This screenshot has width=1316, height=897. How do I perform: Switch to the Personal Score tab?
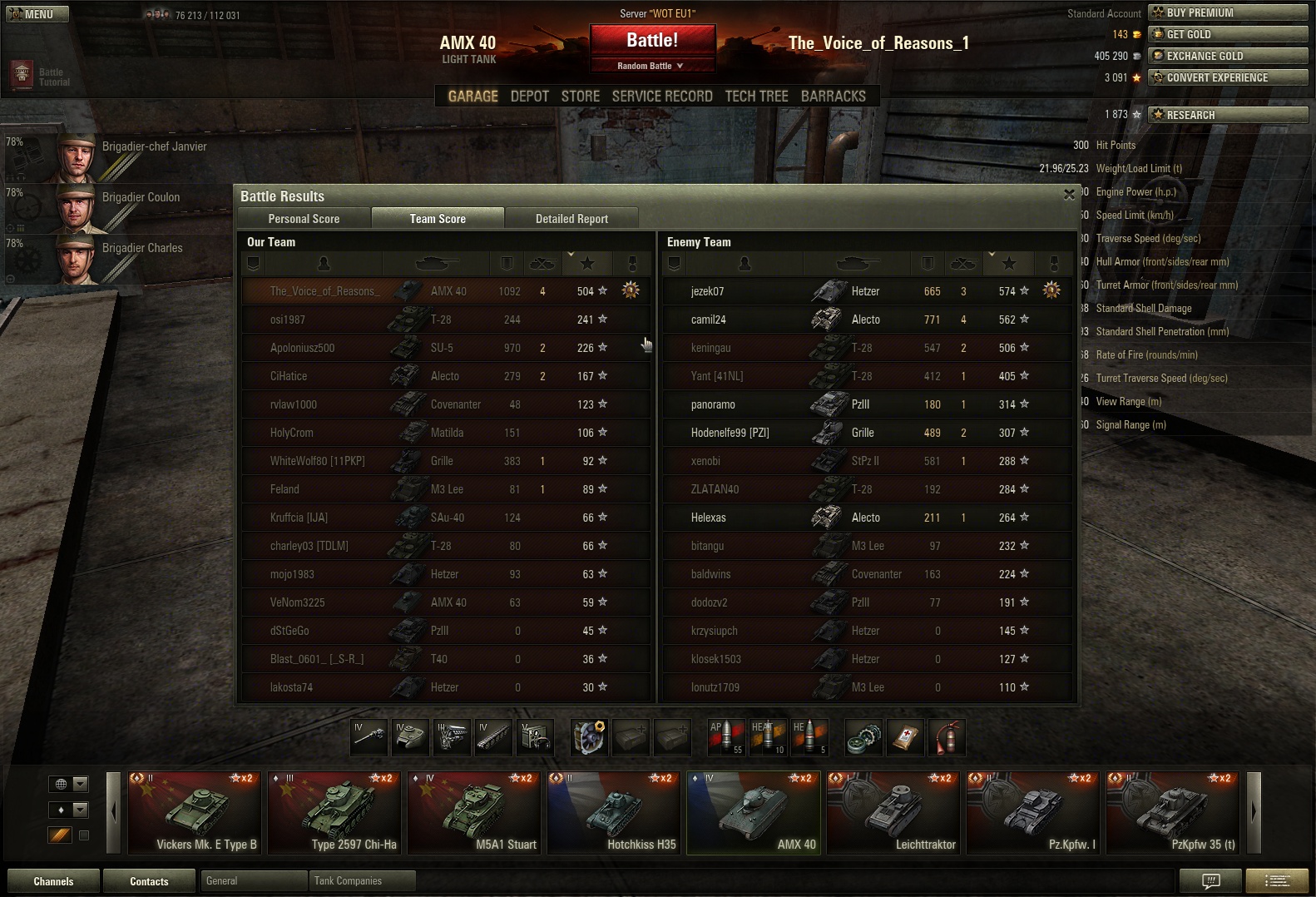(x=304, y=219)
